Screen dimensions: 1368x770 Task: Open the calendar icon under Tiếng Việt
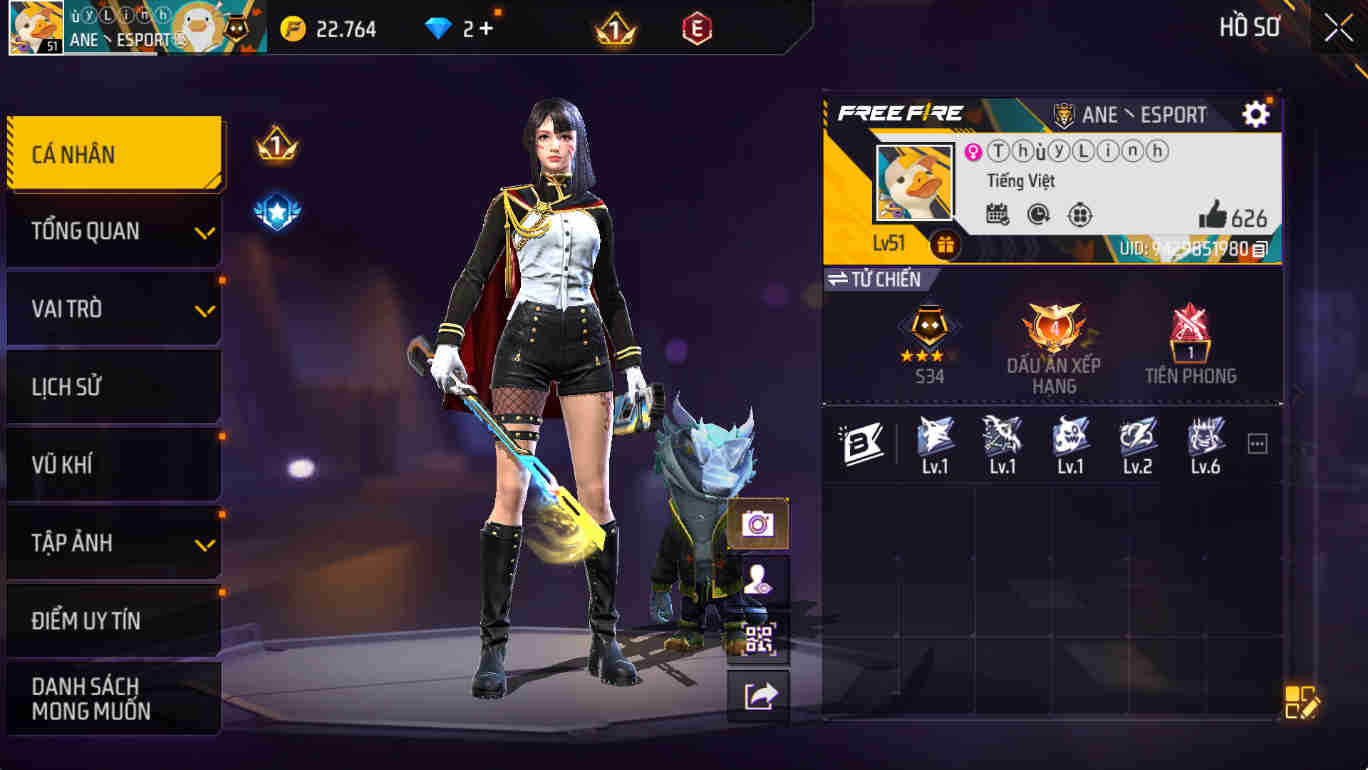click(x=996, y=215)
